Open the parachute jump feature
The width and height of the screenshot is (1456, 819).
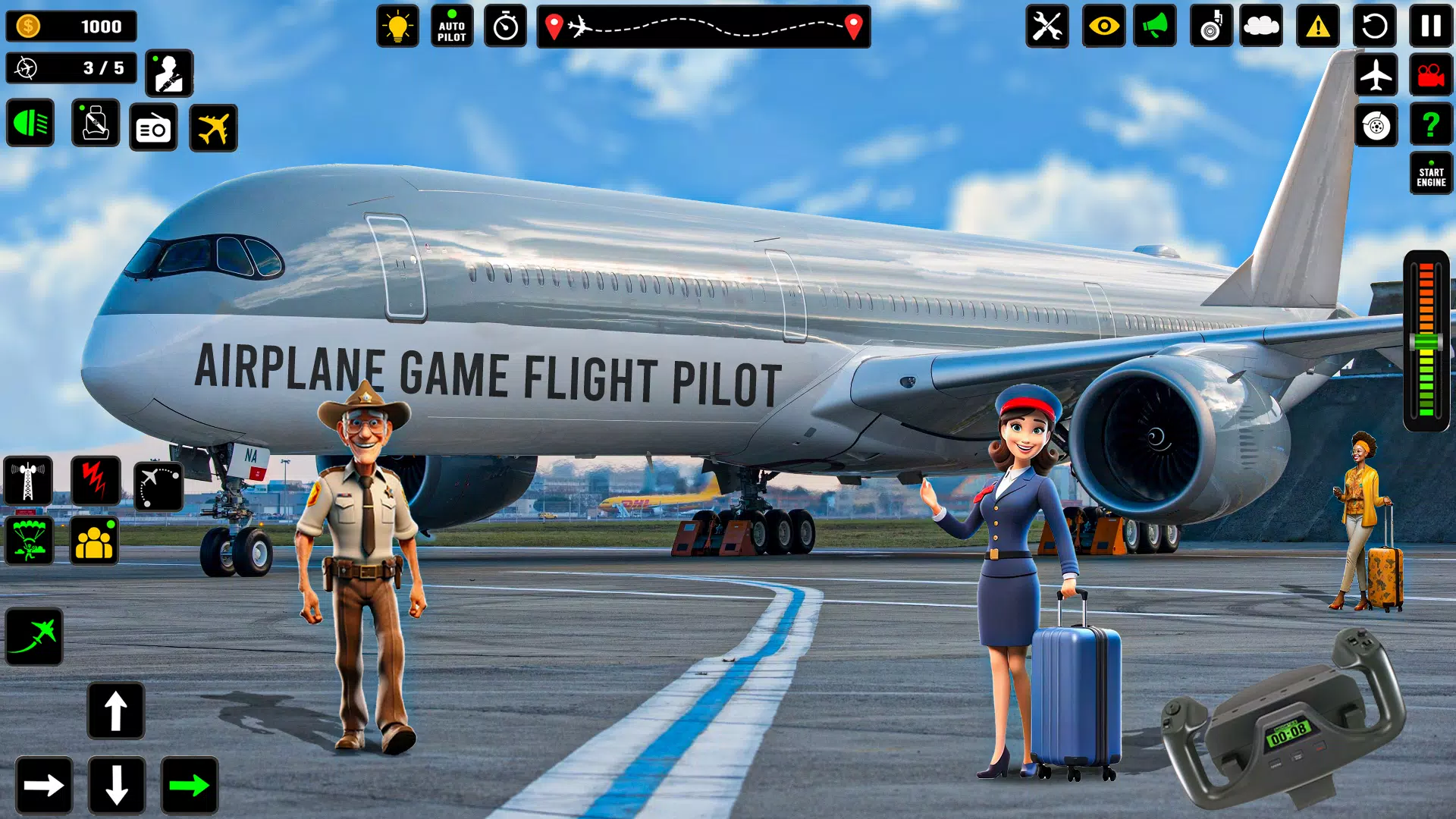(x=28, y=540)
